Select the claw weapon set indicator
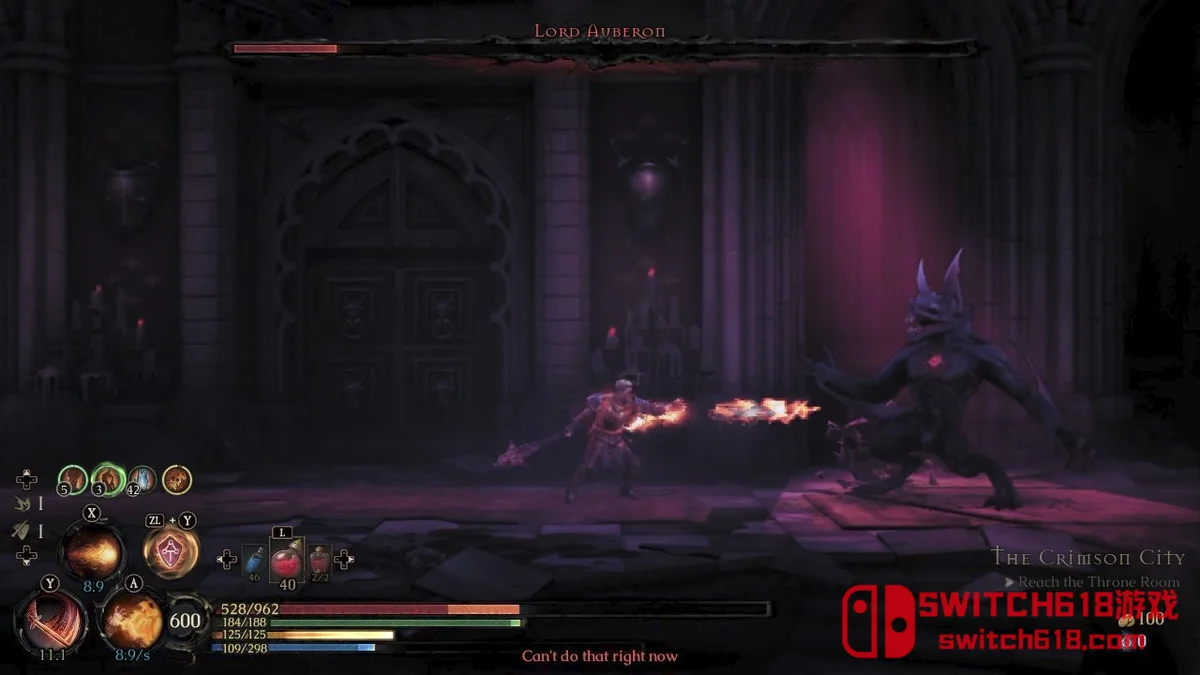 [x=22, y=506]
